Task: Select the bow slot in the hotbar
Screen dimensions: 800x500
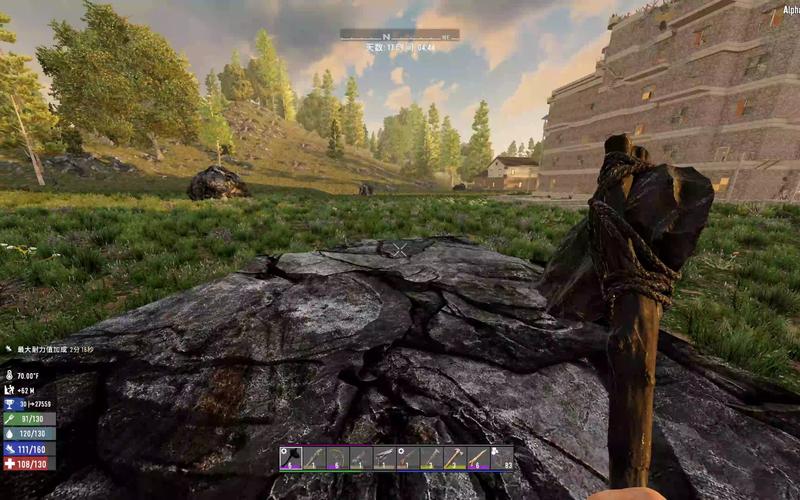Action: pos(339,458)
